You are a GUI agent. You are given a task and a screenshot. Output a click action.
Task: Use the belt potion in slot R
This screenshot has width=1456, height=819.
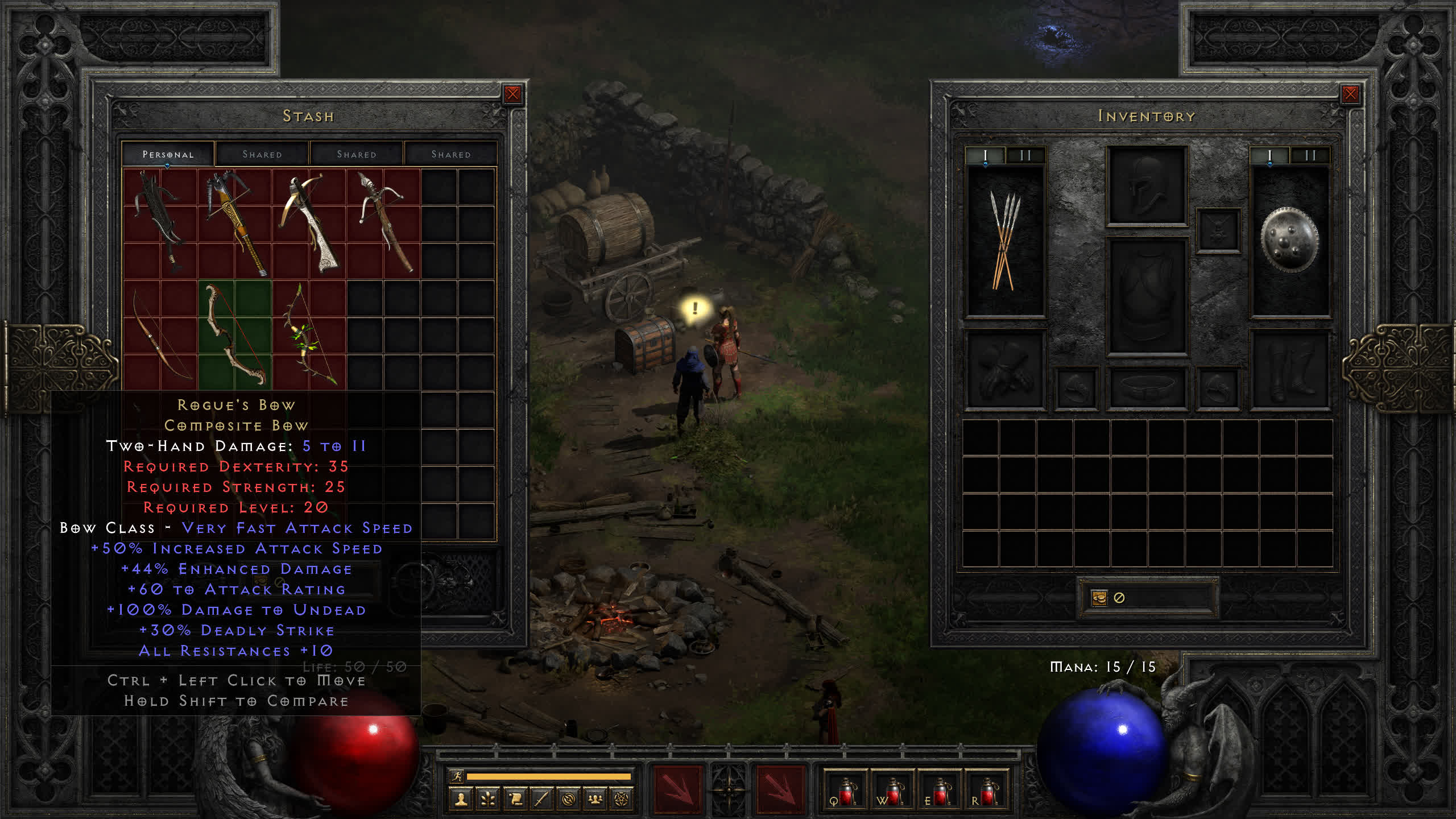(x=986, y=791)
